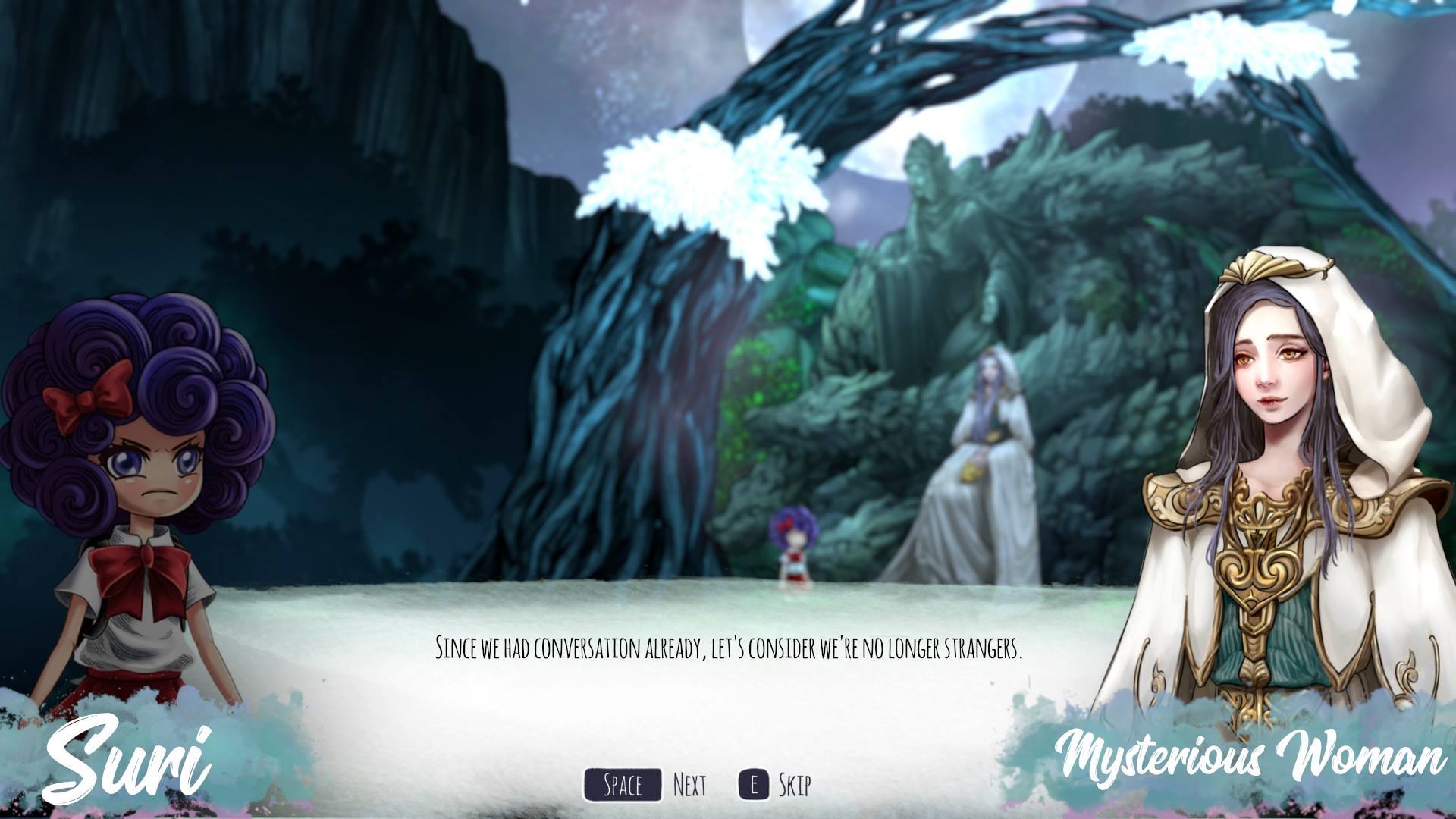Click the Skip label to skip dialogue
Screen dimensions: 1456x819
[795, 786]
